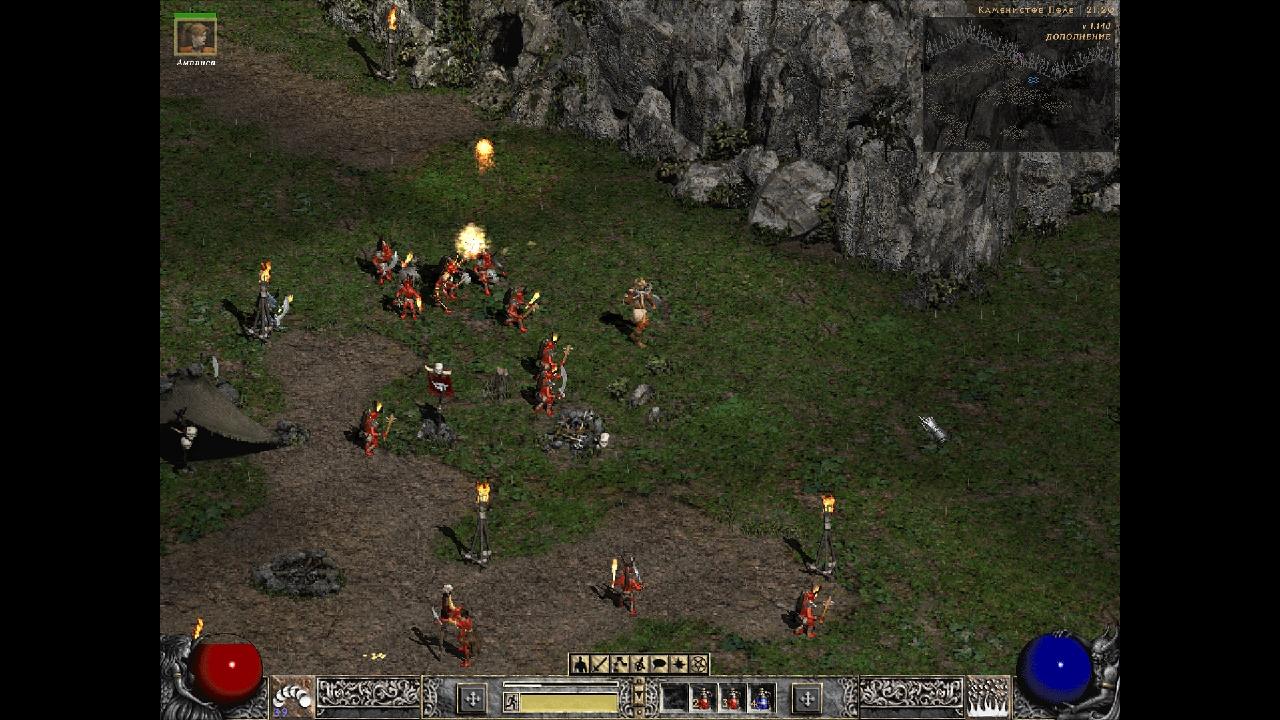Select the mercenary portrait
This screenshot has height=720, width=1280.
(x=195, y=37)
